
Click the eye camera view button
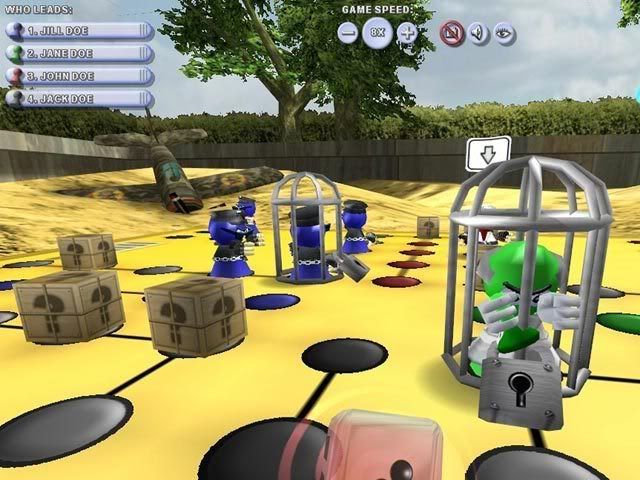coord(505,32)
